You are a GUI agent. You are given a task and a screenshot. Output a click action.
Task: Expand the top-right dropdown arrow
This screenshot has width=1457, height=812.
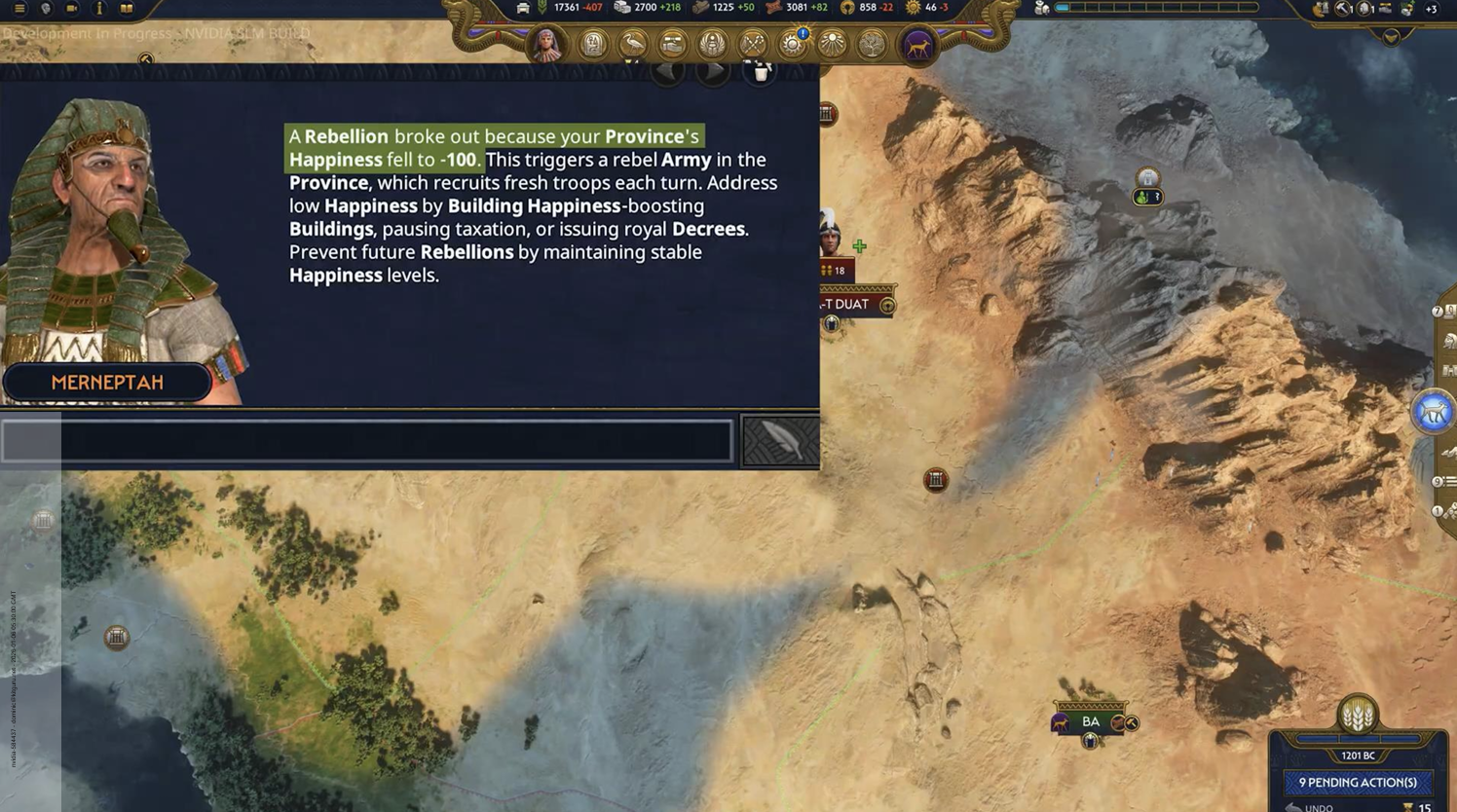[1391, 37]
